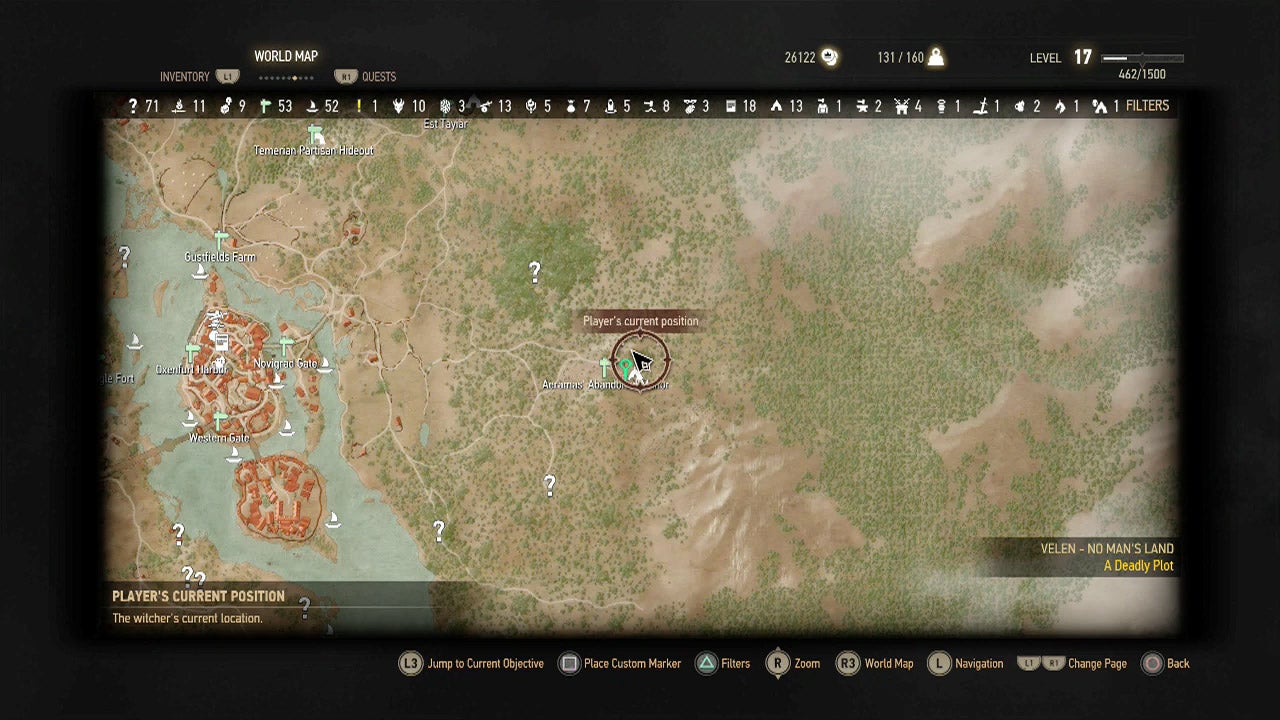
Task: Click the Novigrad Gate signpost marker
Action: [286, 347]
